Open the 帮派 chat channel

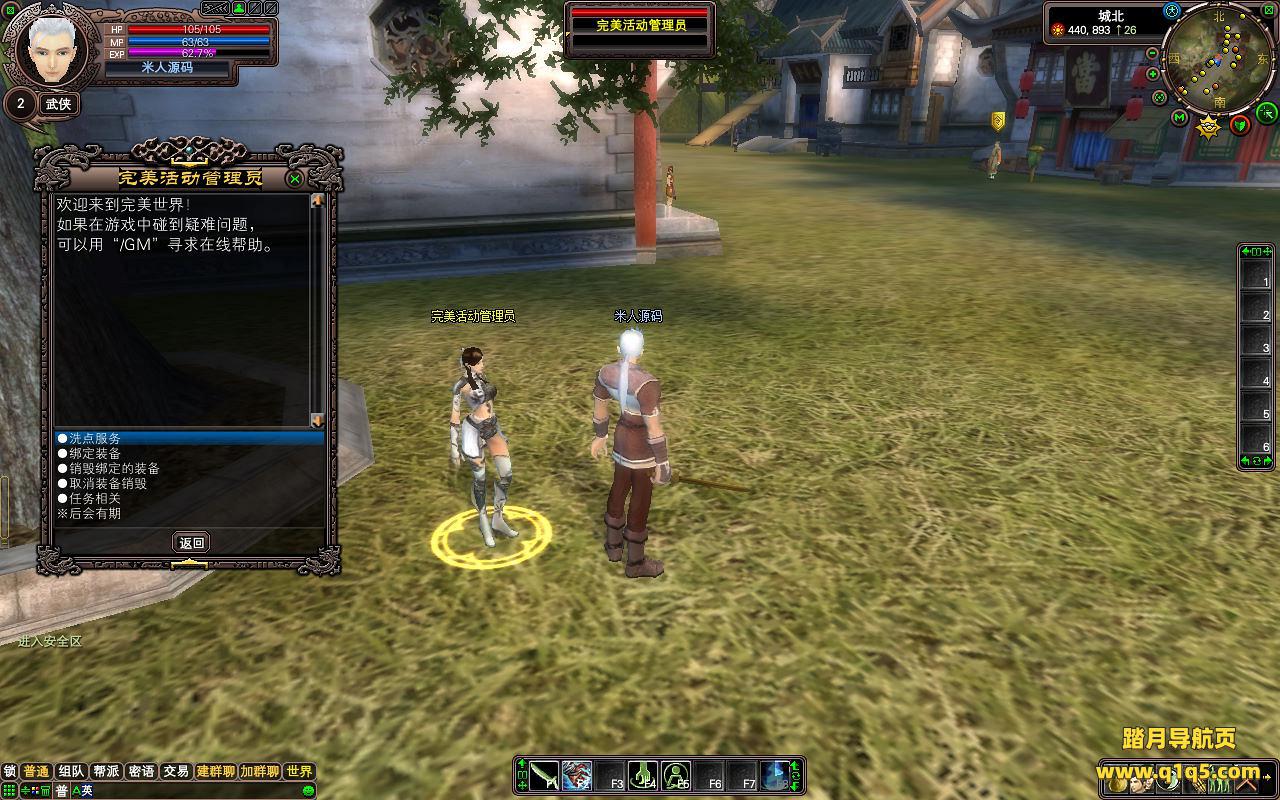pyautogui.click(x=106, y=771)
